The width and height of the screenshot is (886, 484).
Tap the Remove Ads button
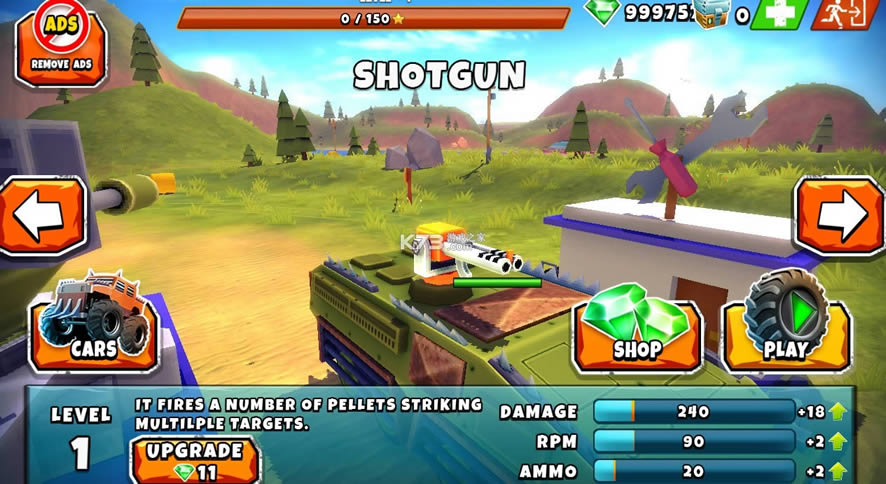coord(60,44)
